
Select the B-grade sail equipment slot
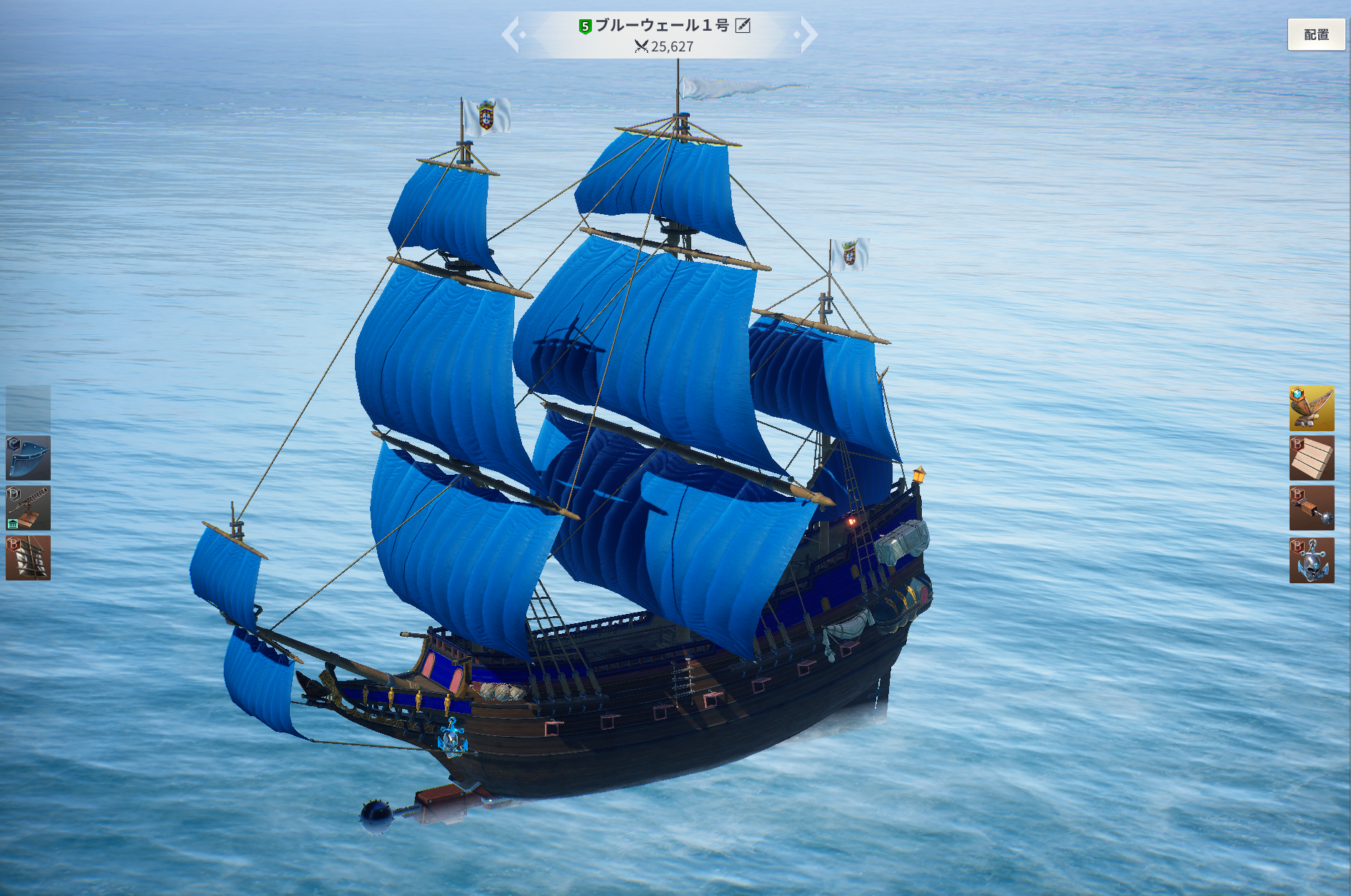coord(29,558)
